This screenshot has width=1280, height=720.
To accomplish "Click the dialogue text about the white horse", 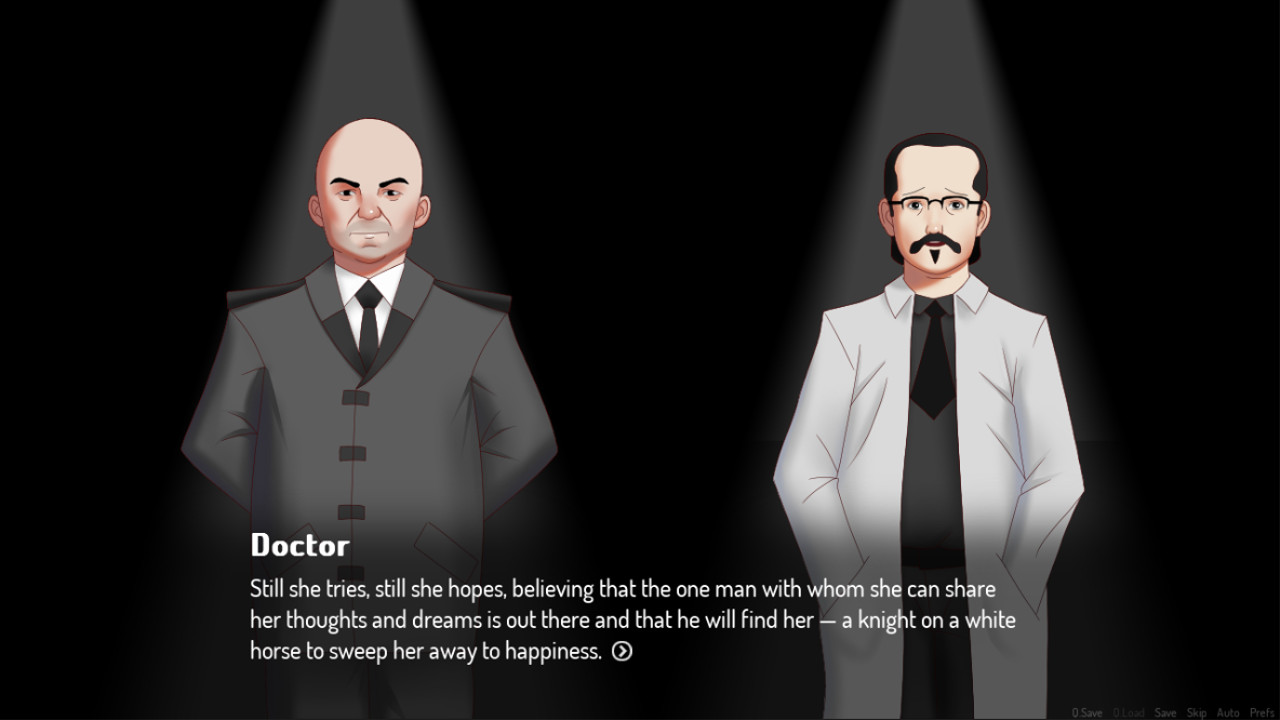I will tap(630, 620).
